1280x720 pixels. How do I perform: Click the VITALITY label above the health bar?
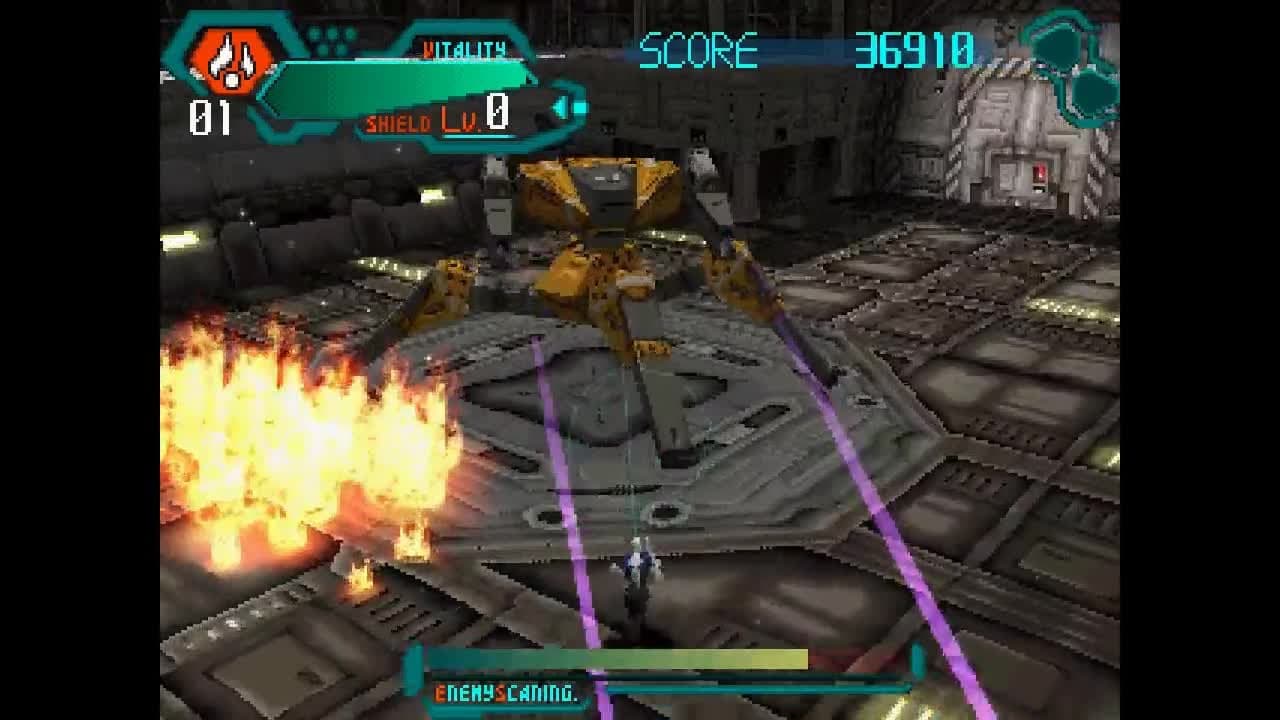[x=465, y=47]
